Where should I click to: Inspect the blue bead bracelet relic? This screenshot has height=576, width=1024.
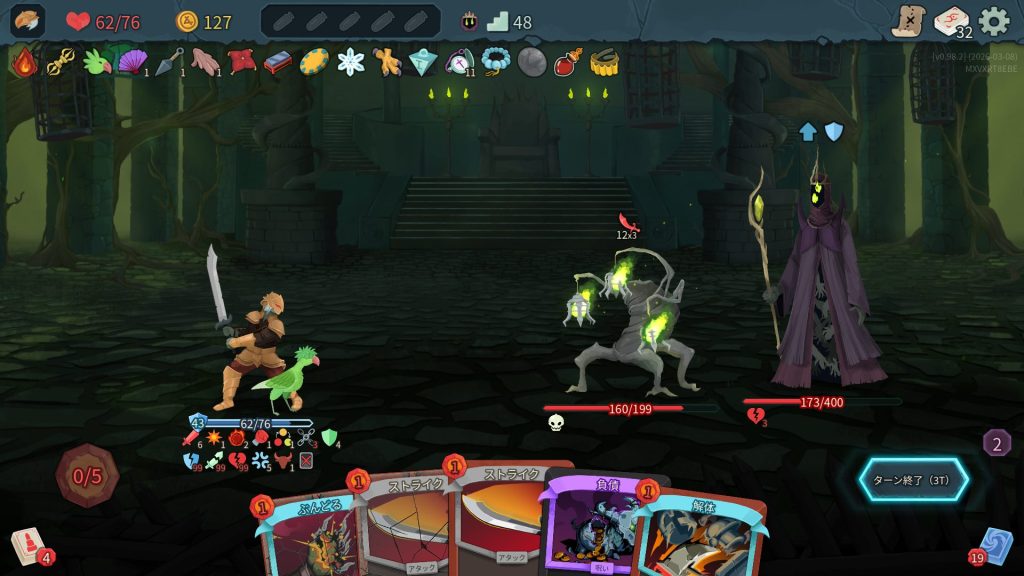point(495,62)
